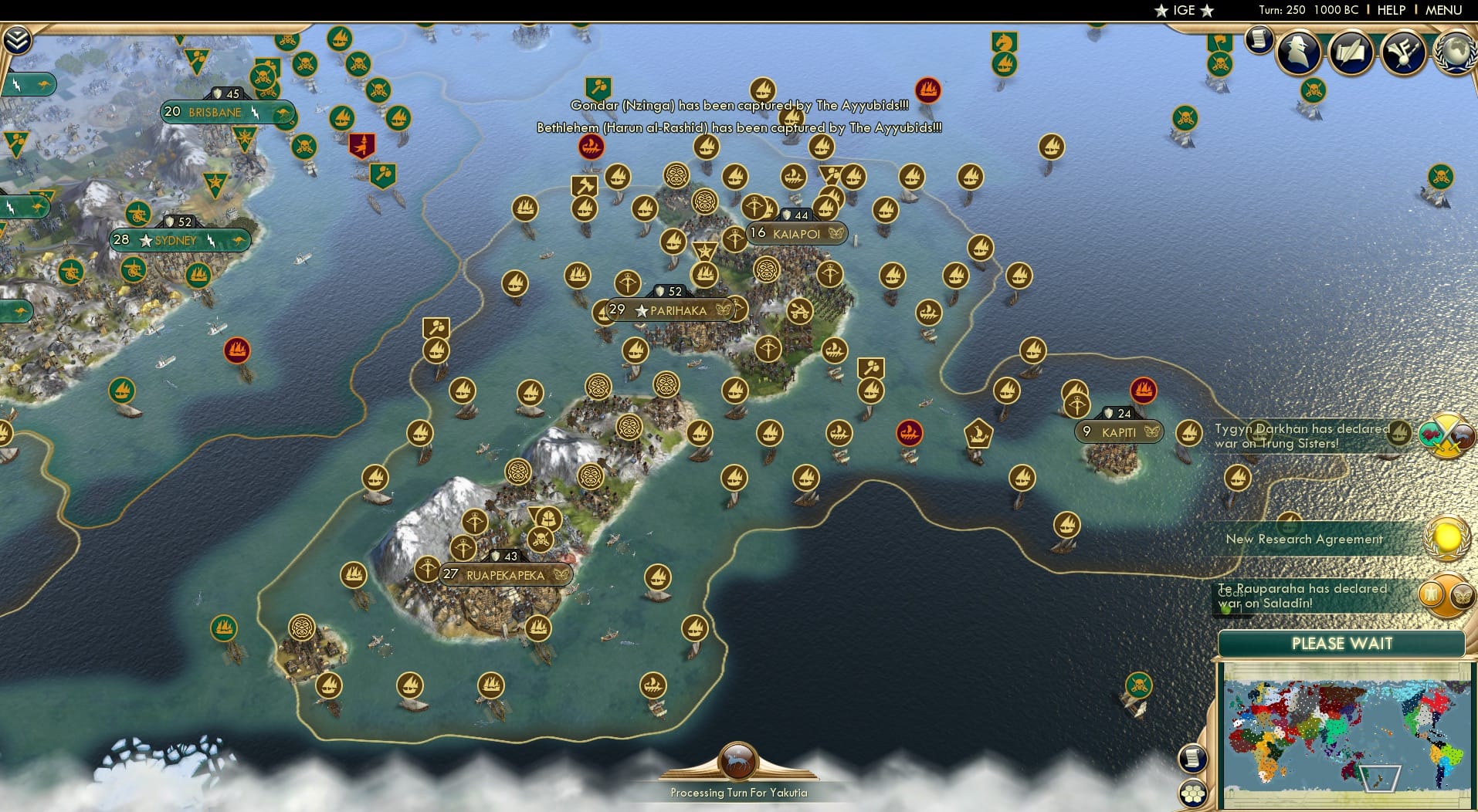Open the notification log scroll icon
The image size is (1478, 812).
pos(1257,39)
